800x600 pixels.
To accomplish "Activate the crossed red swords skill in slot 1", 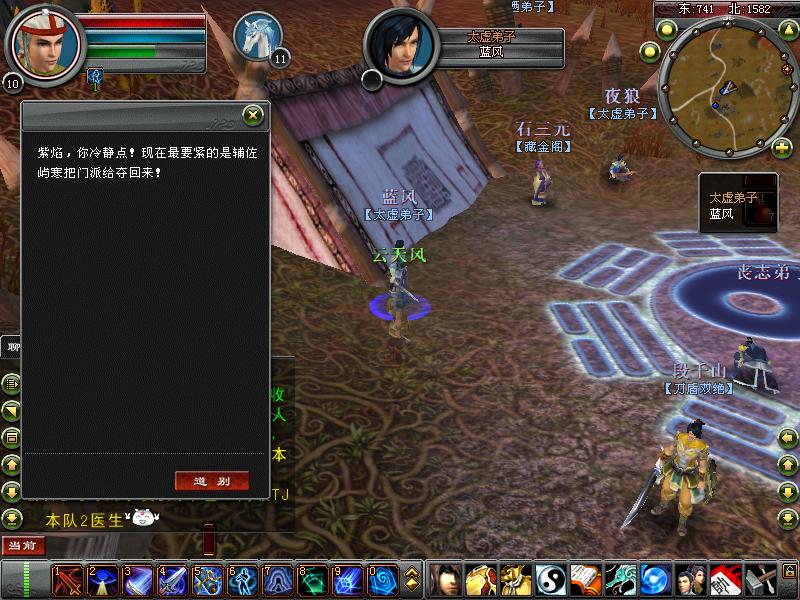I will 68,580.
